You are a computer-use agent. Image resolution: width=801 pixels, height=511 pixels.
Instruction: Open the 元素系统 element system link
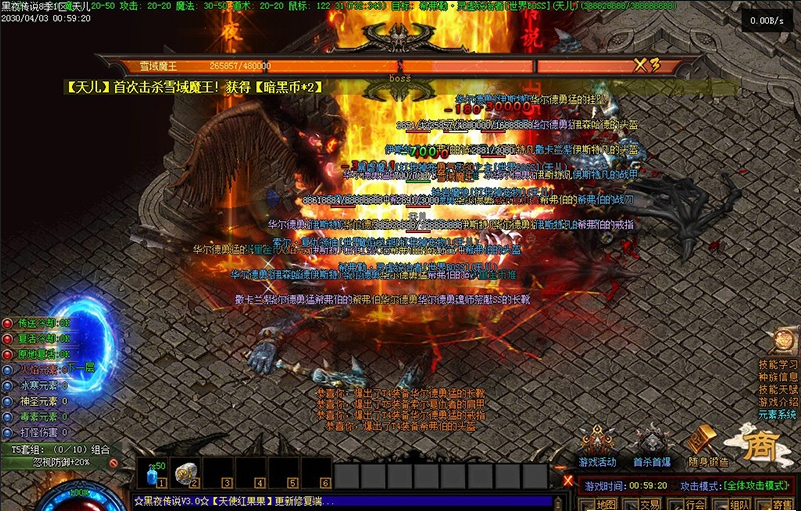778,414
